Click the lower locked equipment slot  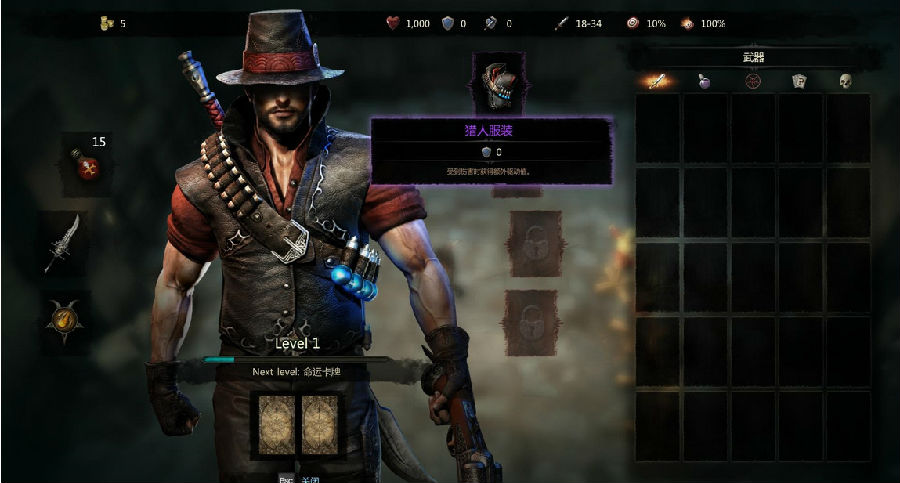click(x=530, y=322)
